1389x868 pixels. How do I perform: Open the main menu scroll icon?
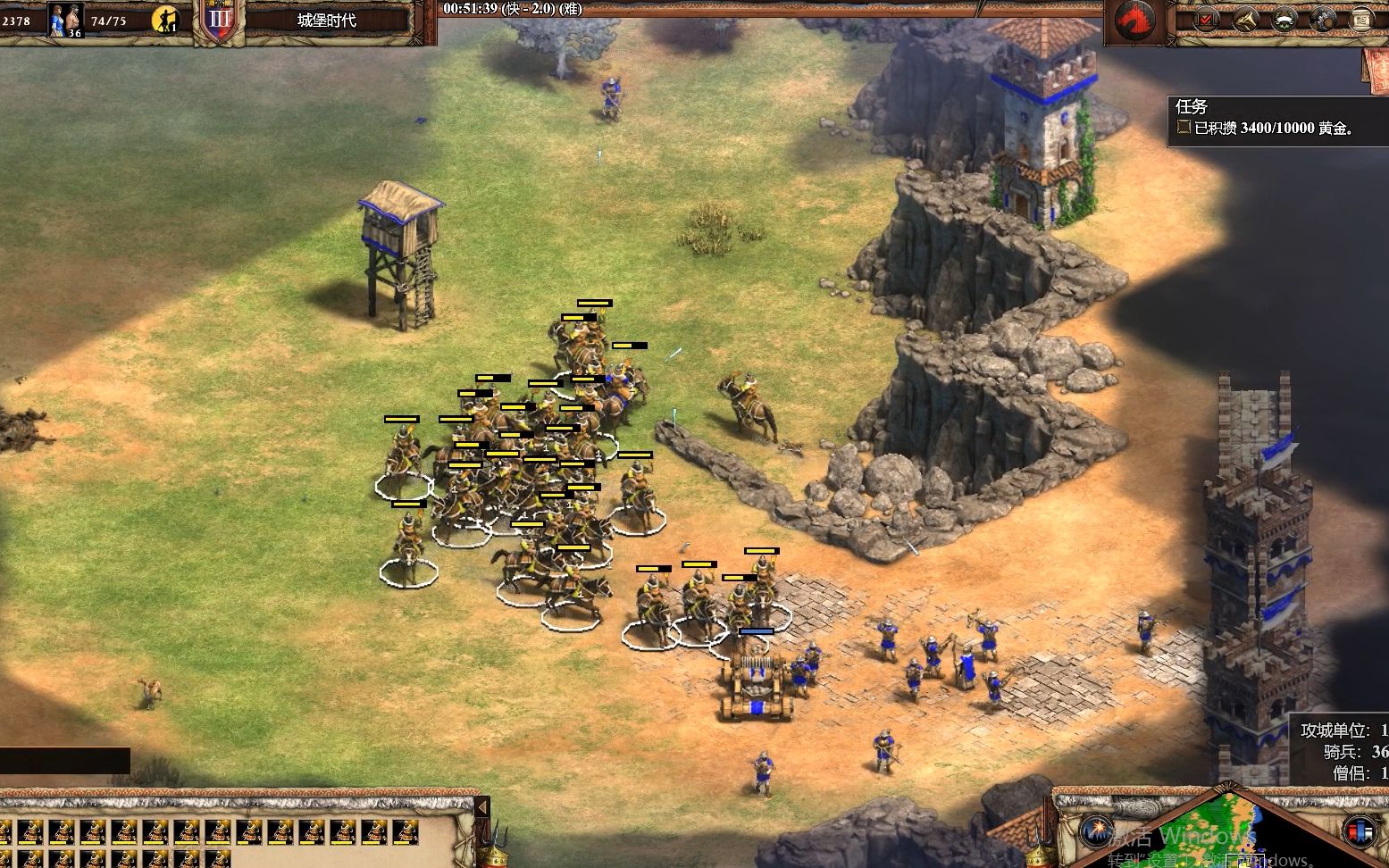[x=1360, y=19]
